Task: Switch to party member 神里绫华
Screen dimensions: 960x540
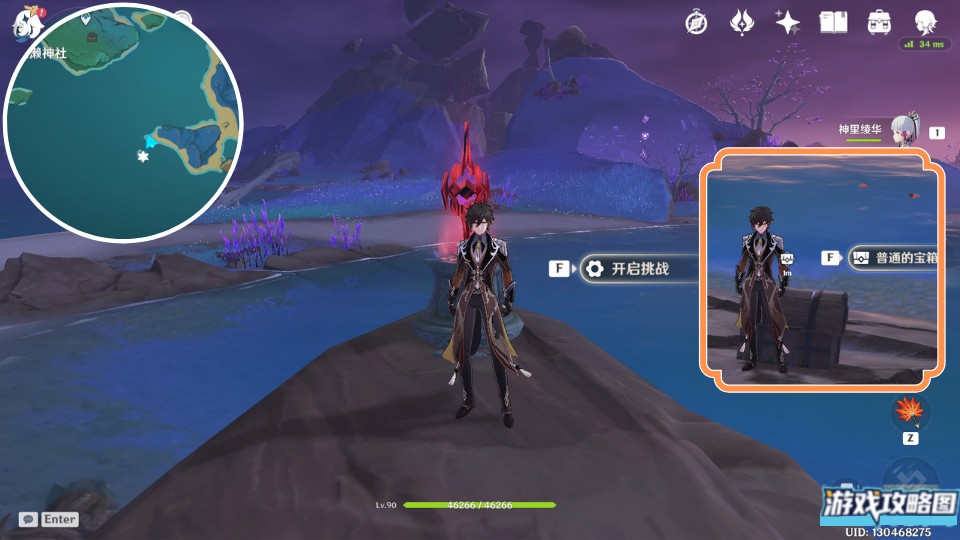Action: click(x=904, y=130)
